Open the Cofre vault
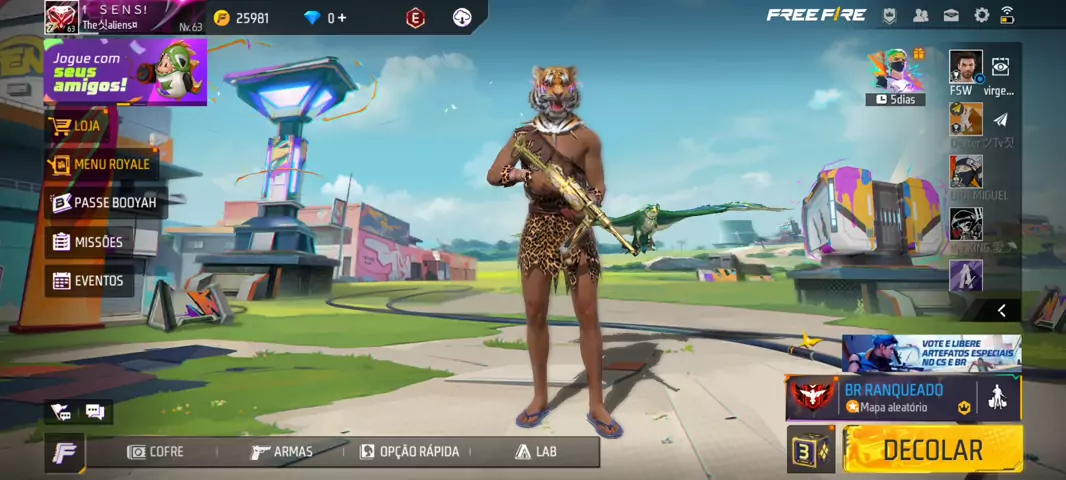Screen dimensions: 1066x480 (156, 452)
